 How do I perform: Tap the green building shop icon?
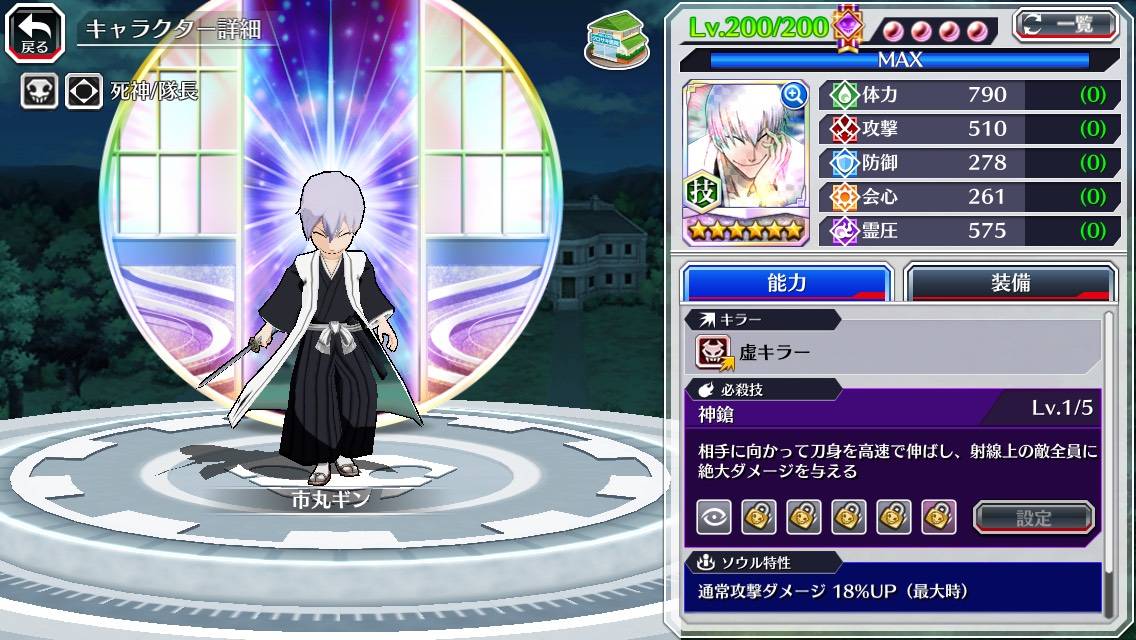tap(611, 39)
